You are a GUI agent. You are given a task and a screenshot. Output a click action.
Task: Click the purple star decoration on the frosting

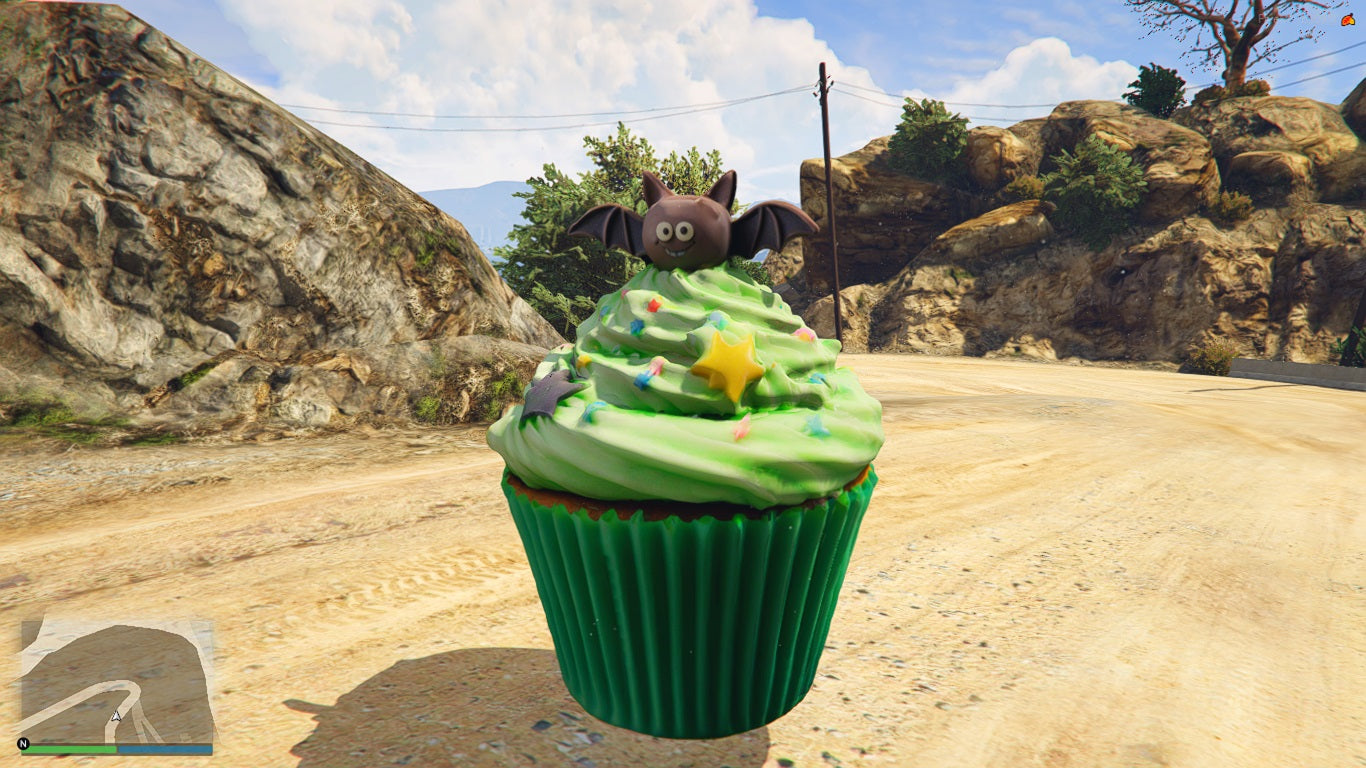click(549, 392)
